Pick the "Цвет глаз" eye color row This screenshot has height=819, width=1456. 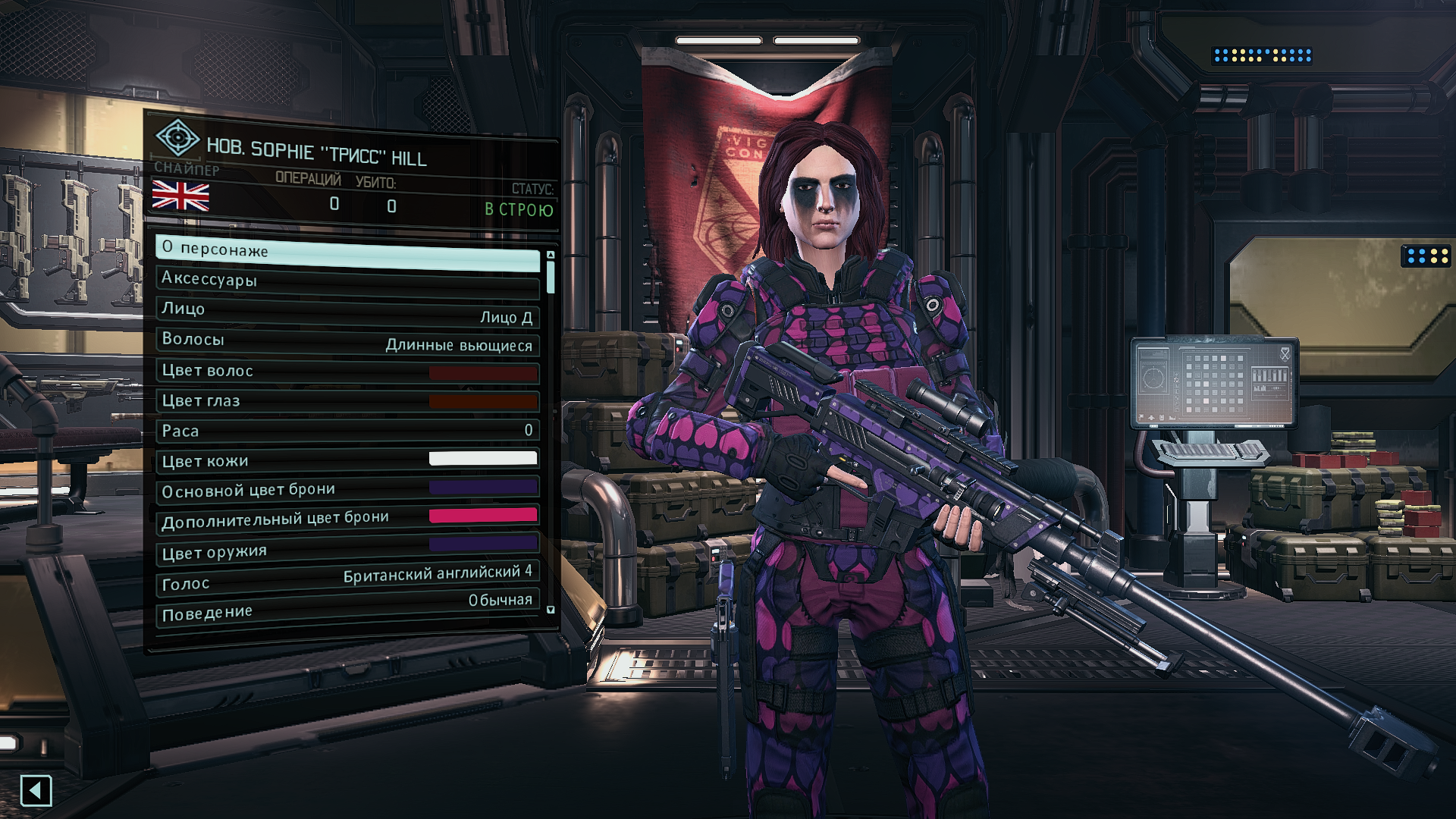click(347, 401)
